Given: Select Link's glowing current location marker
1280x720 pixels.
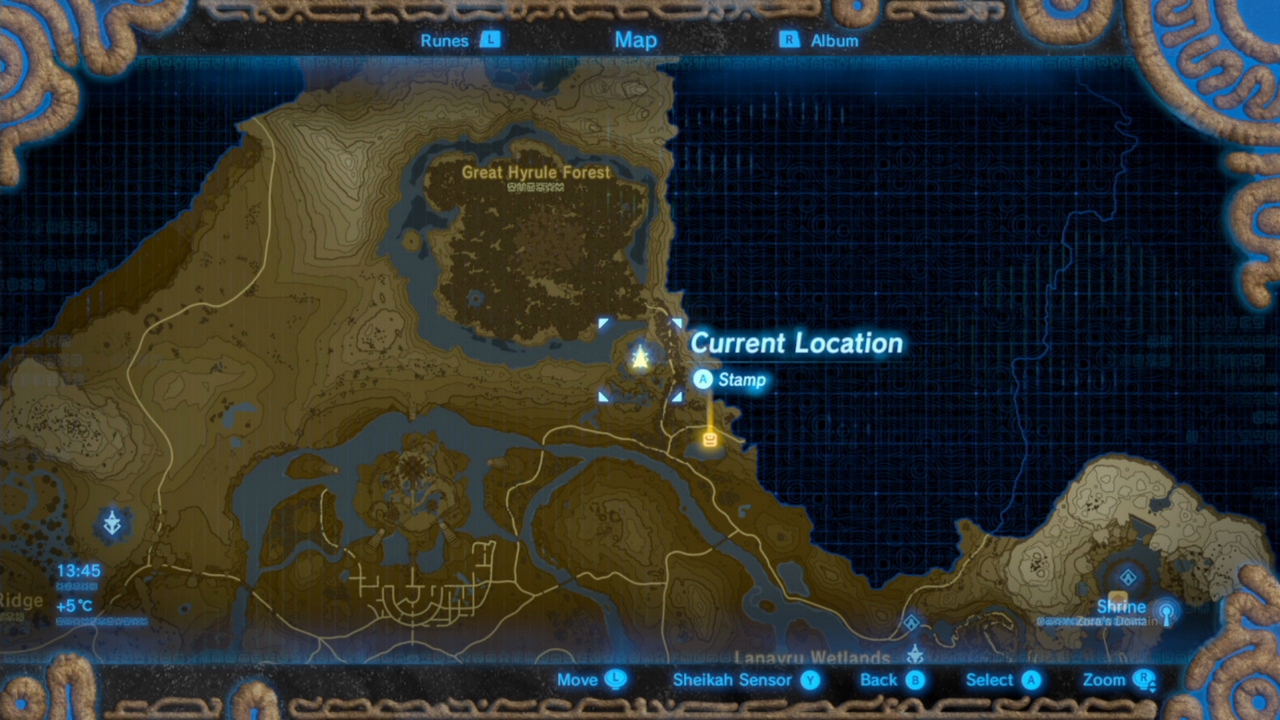Looking at the screenshot, I should tap(639, 357).
